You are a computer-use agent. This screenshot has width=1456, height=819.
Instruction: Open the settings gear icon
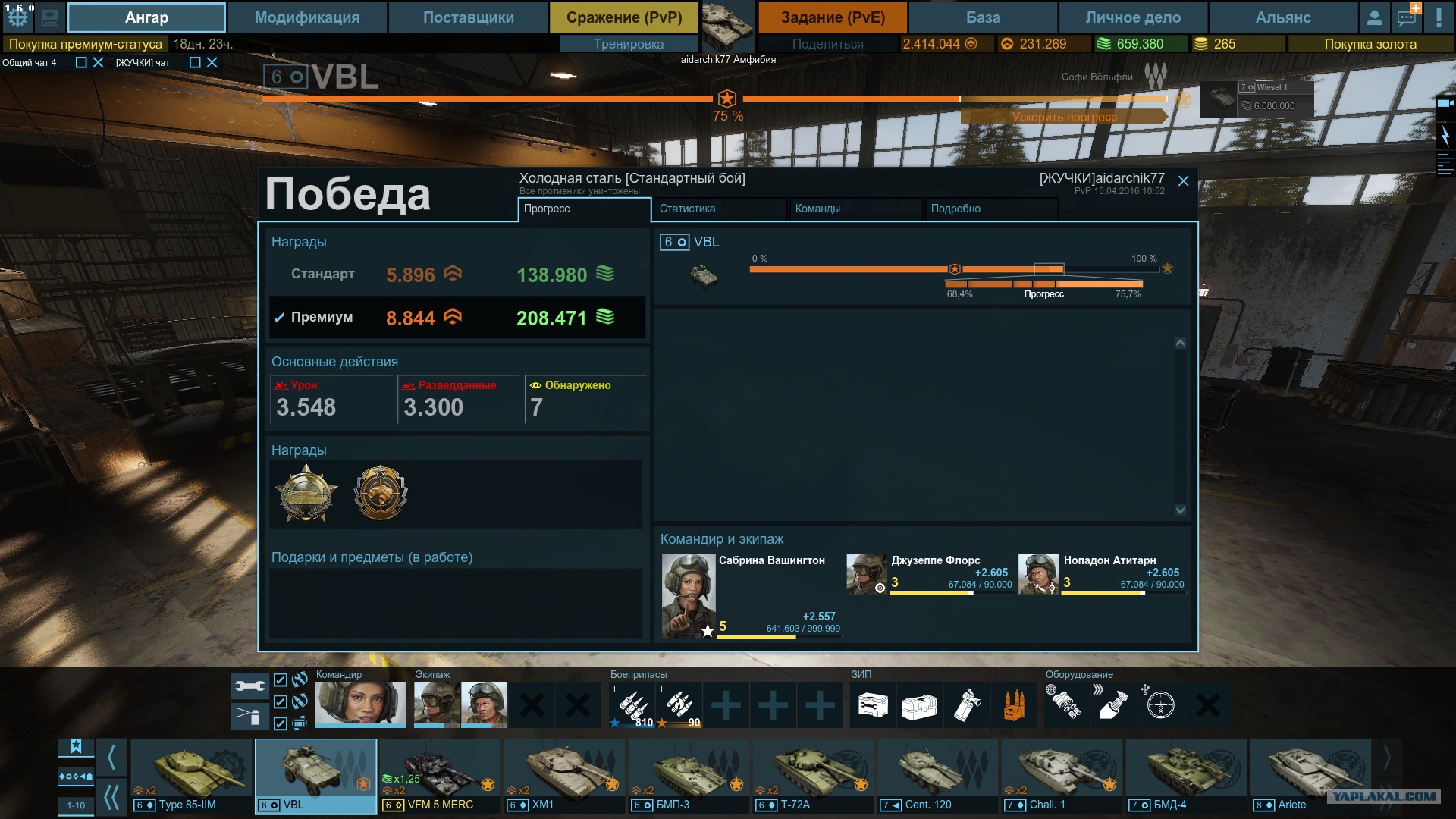click(18, 17)
